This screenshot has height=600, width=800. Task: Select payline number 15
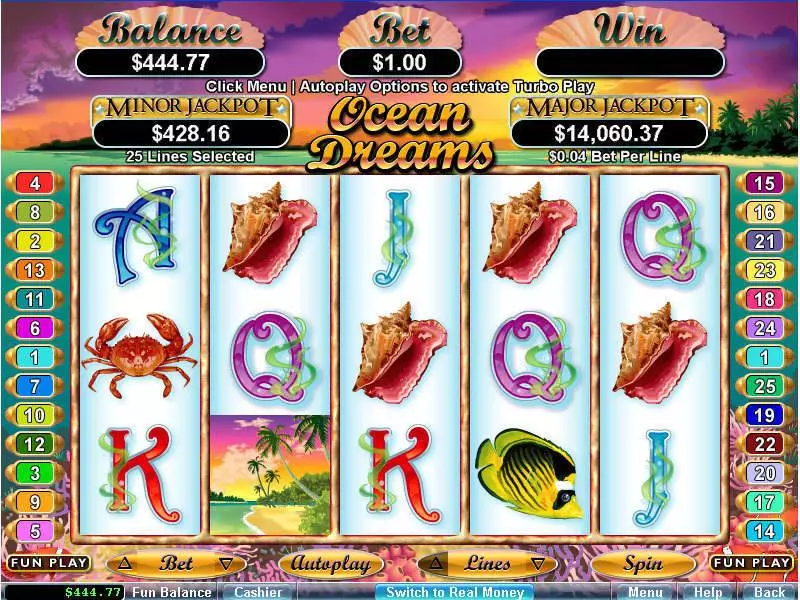pyautogui.click(x=764, y=183)
